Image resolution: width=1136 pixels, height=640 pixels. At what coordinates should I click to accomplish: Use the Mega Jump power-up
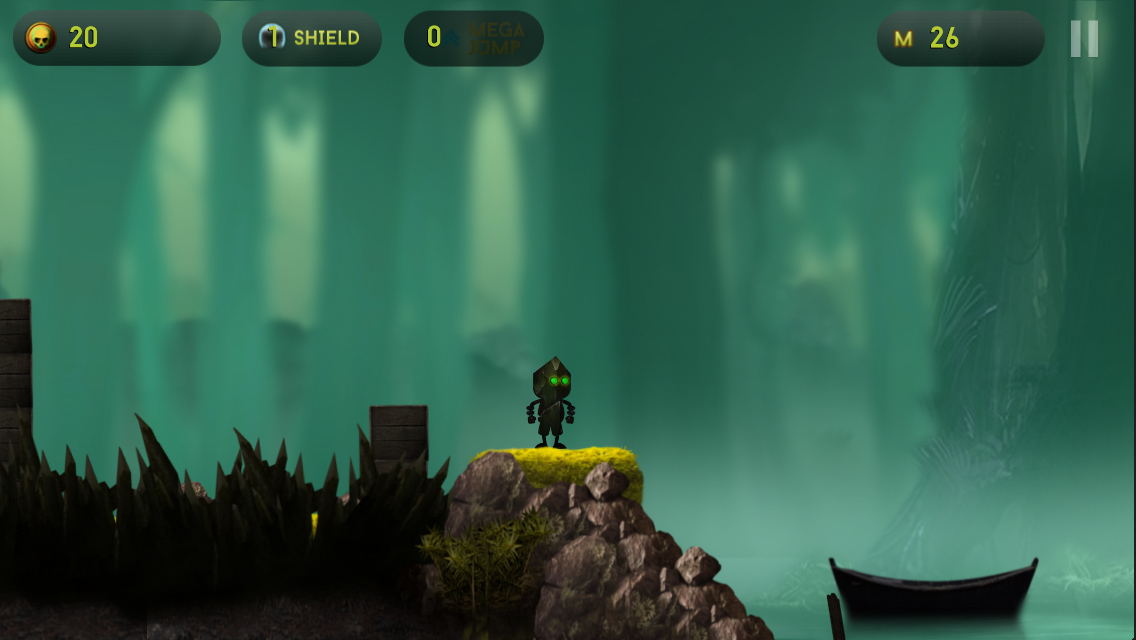pos(474,39)
